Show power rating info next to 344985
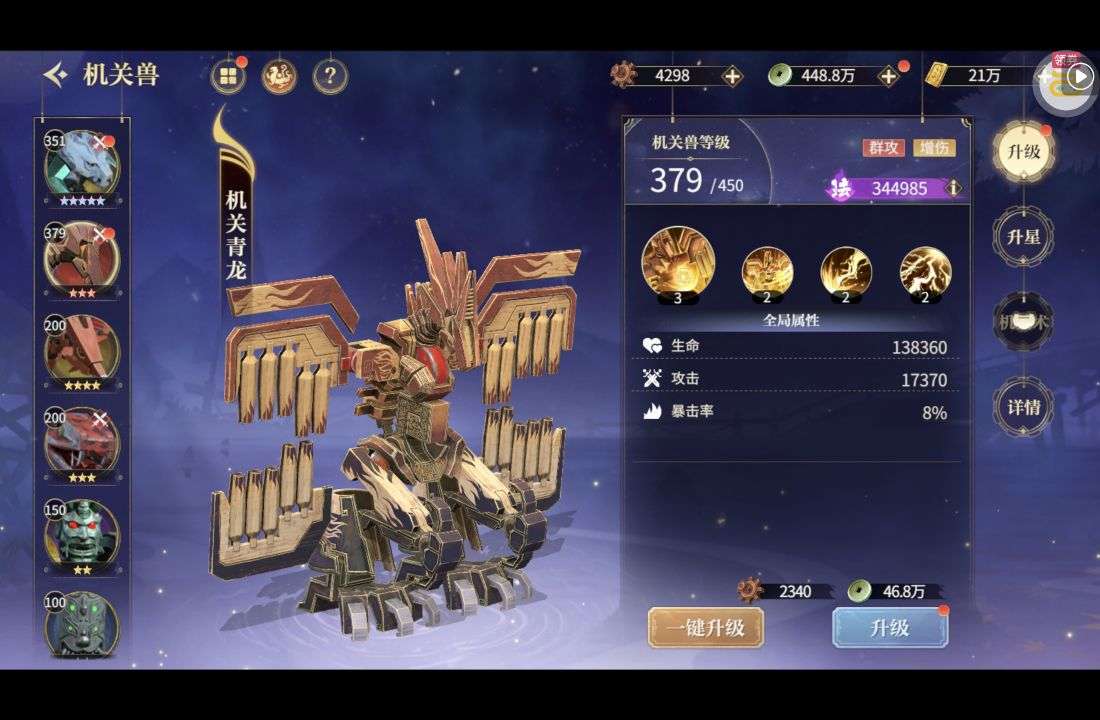1100x720 pixels. [x=954, y=188]
